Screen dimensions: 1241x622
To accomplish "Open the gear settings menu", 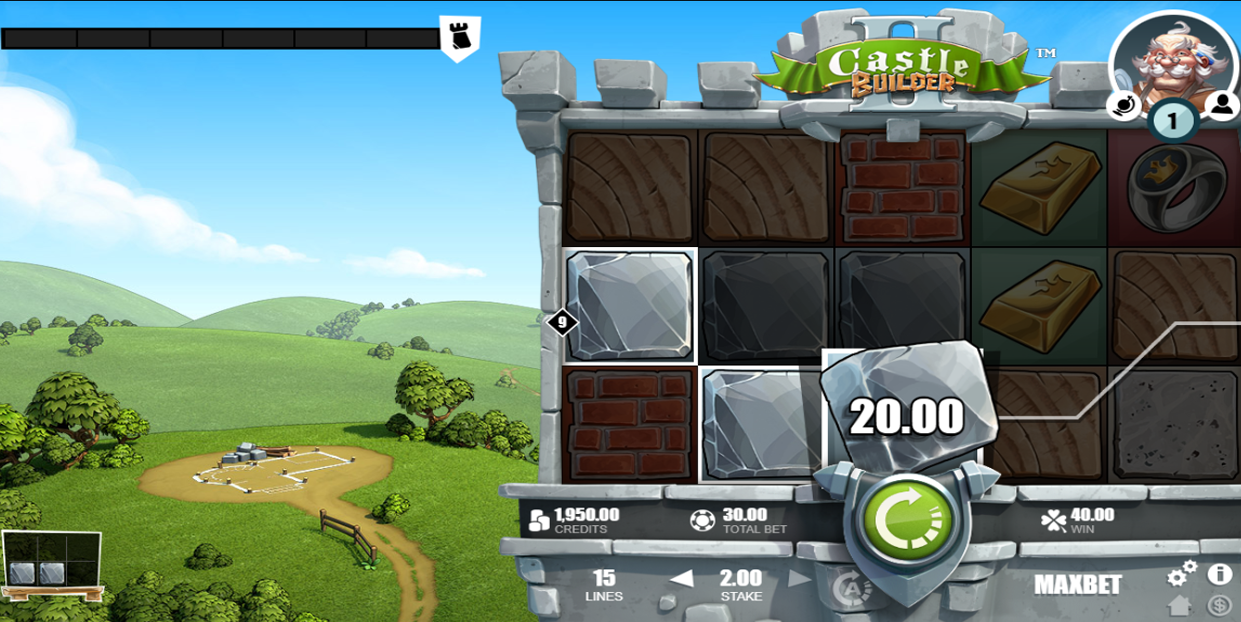I will (x=1181, y=574).
